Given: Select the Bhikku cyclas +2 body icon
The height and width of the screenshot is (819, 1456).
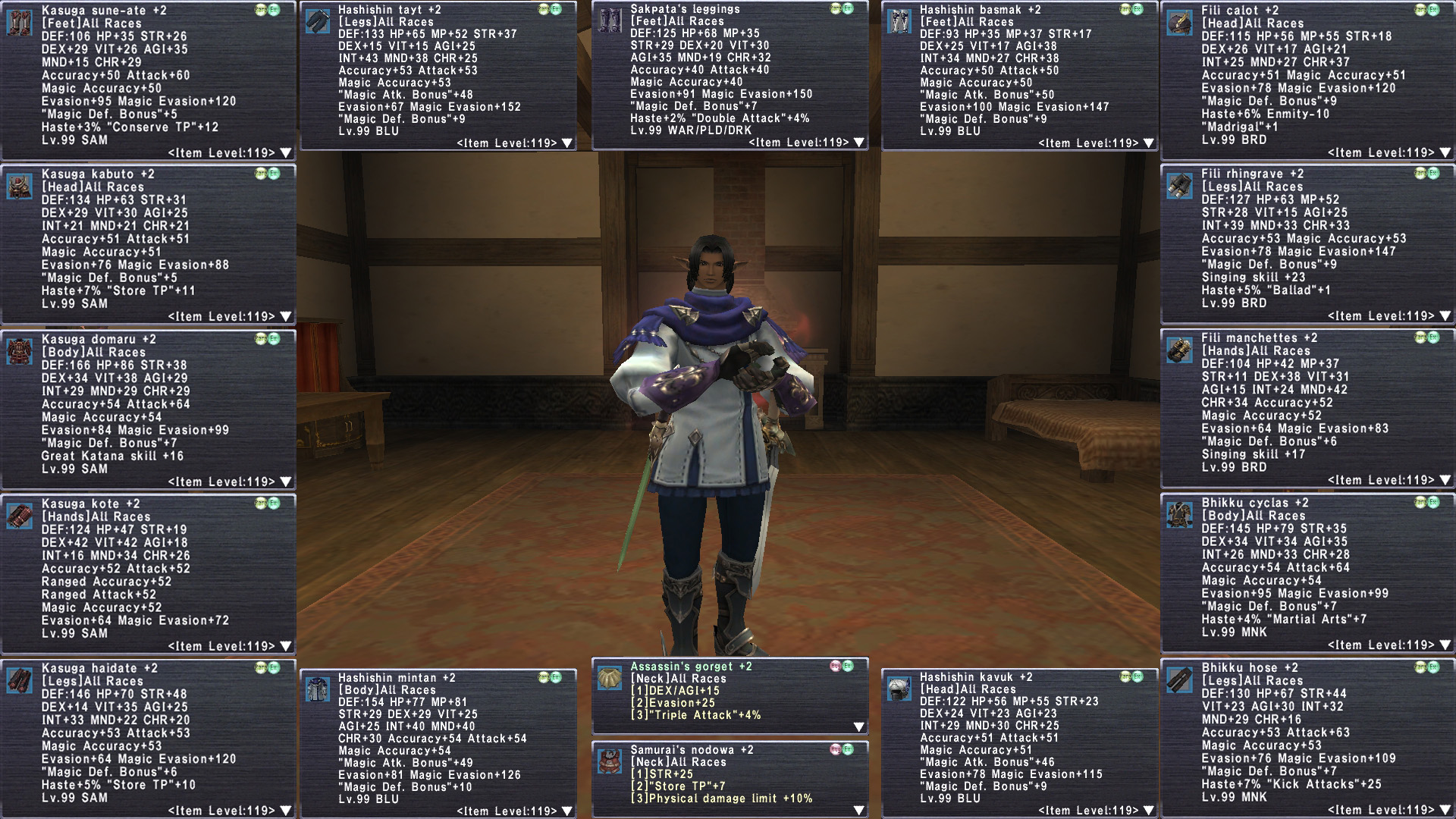Looking at the screenshot, I should coord(1180,515).
